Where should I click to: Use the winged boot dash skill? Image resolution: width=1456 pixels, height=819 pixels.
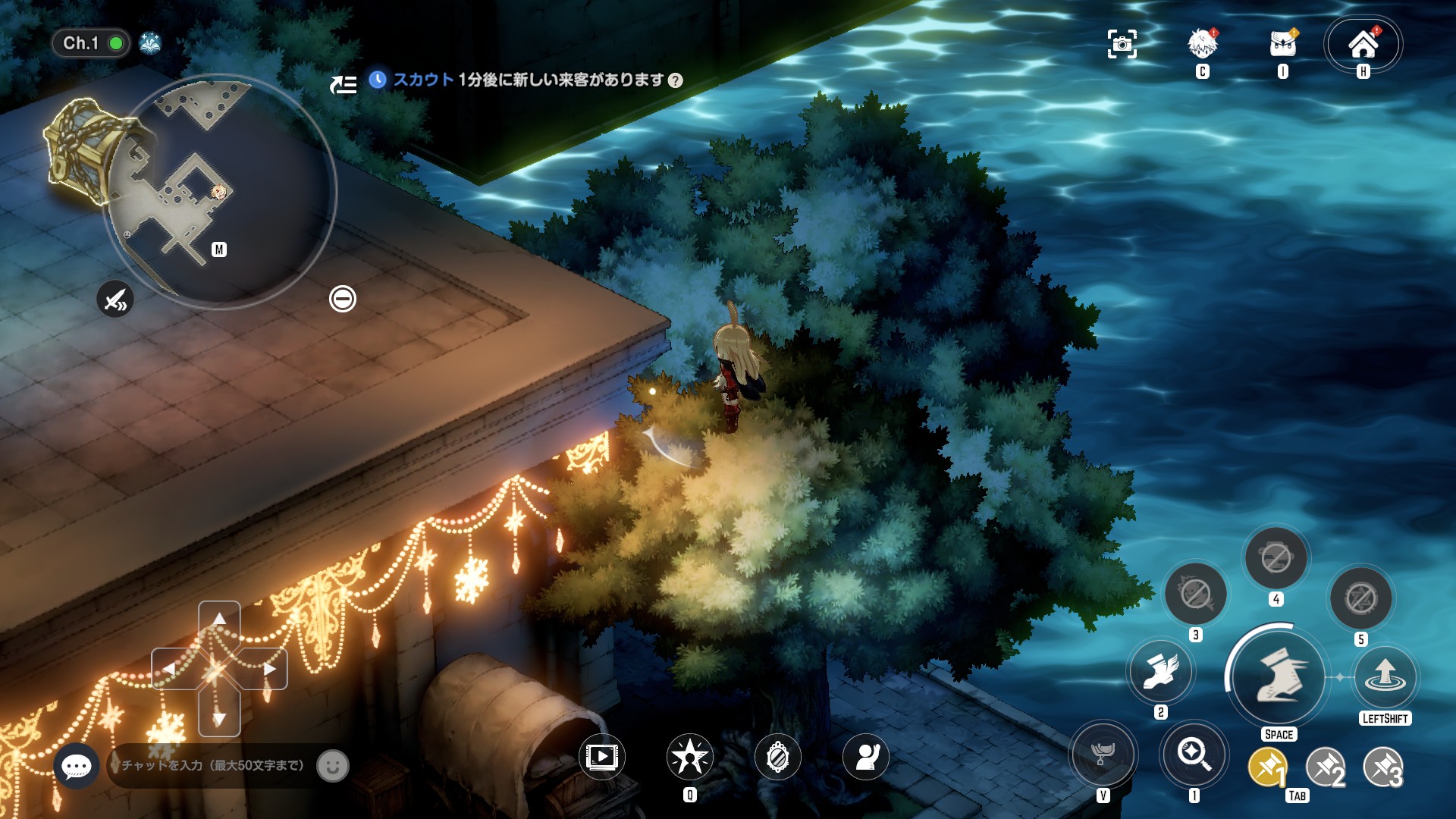[1160, 671]
